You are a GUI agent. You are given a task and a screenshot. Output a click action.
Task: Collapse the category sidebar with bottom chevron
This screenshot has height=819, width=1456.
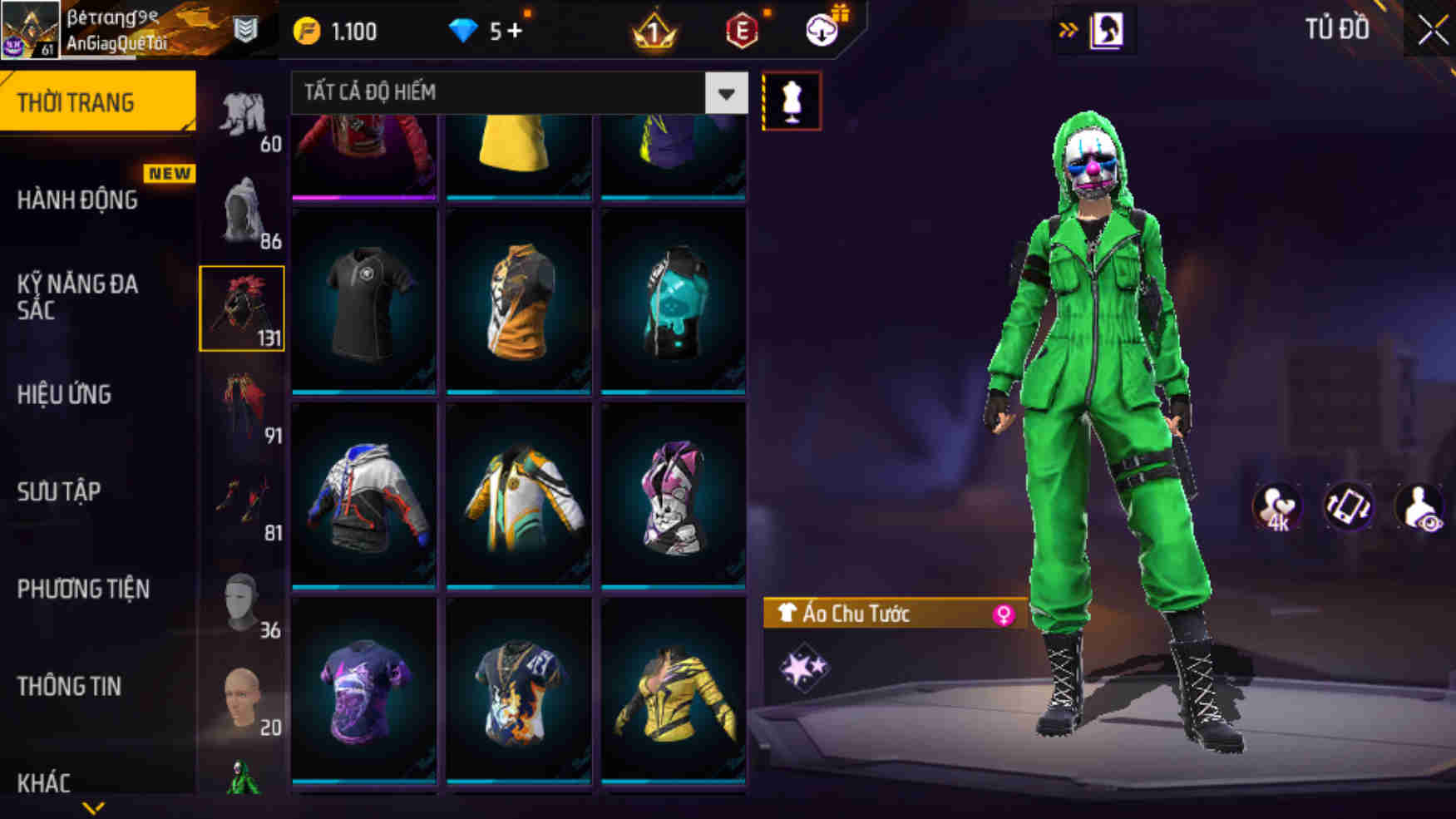[x=94, y=808]
